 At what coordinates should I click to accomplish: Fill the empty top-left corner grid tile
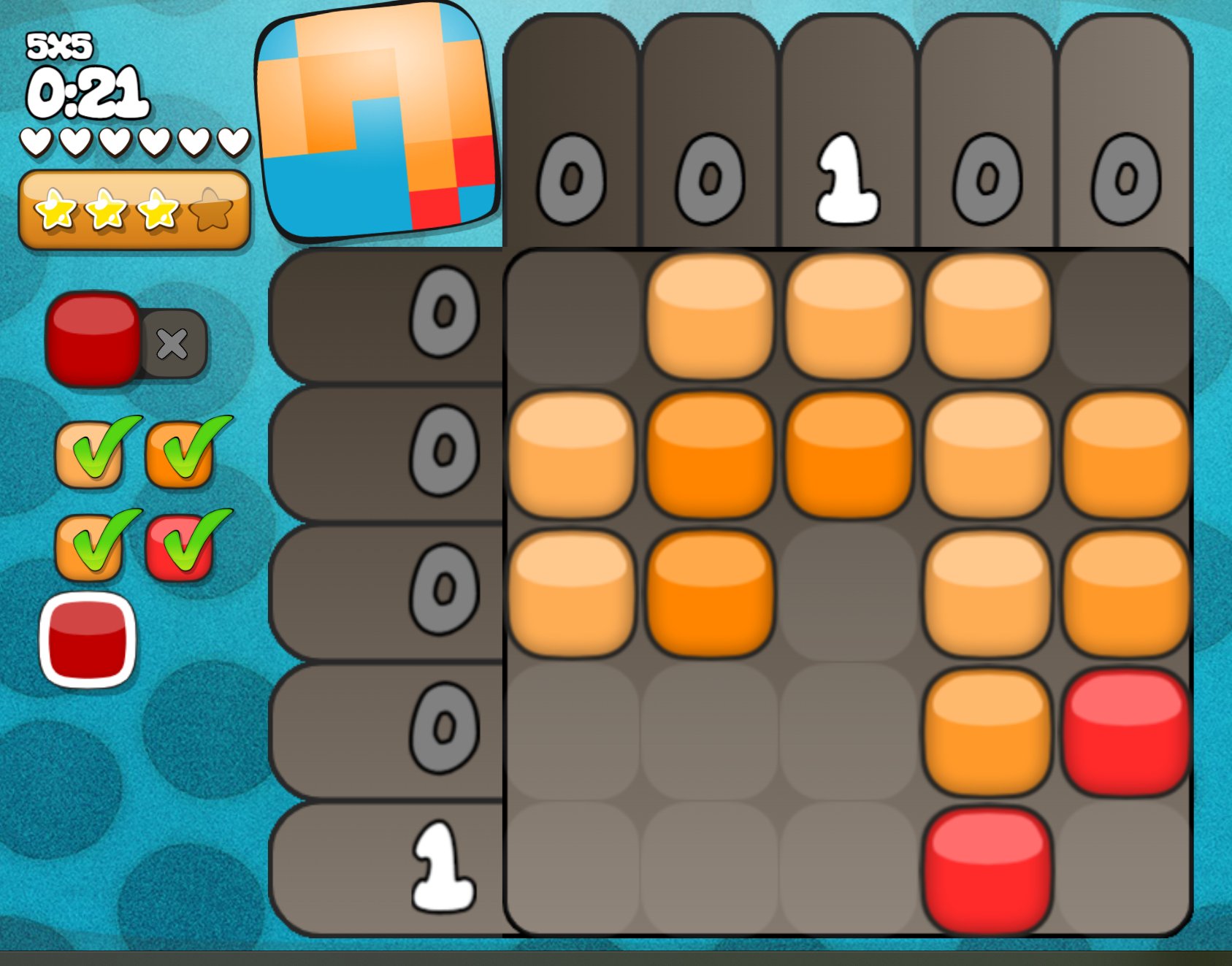pos(572,316)
